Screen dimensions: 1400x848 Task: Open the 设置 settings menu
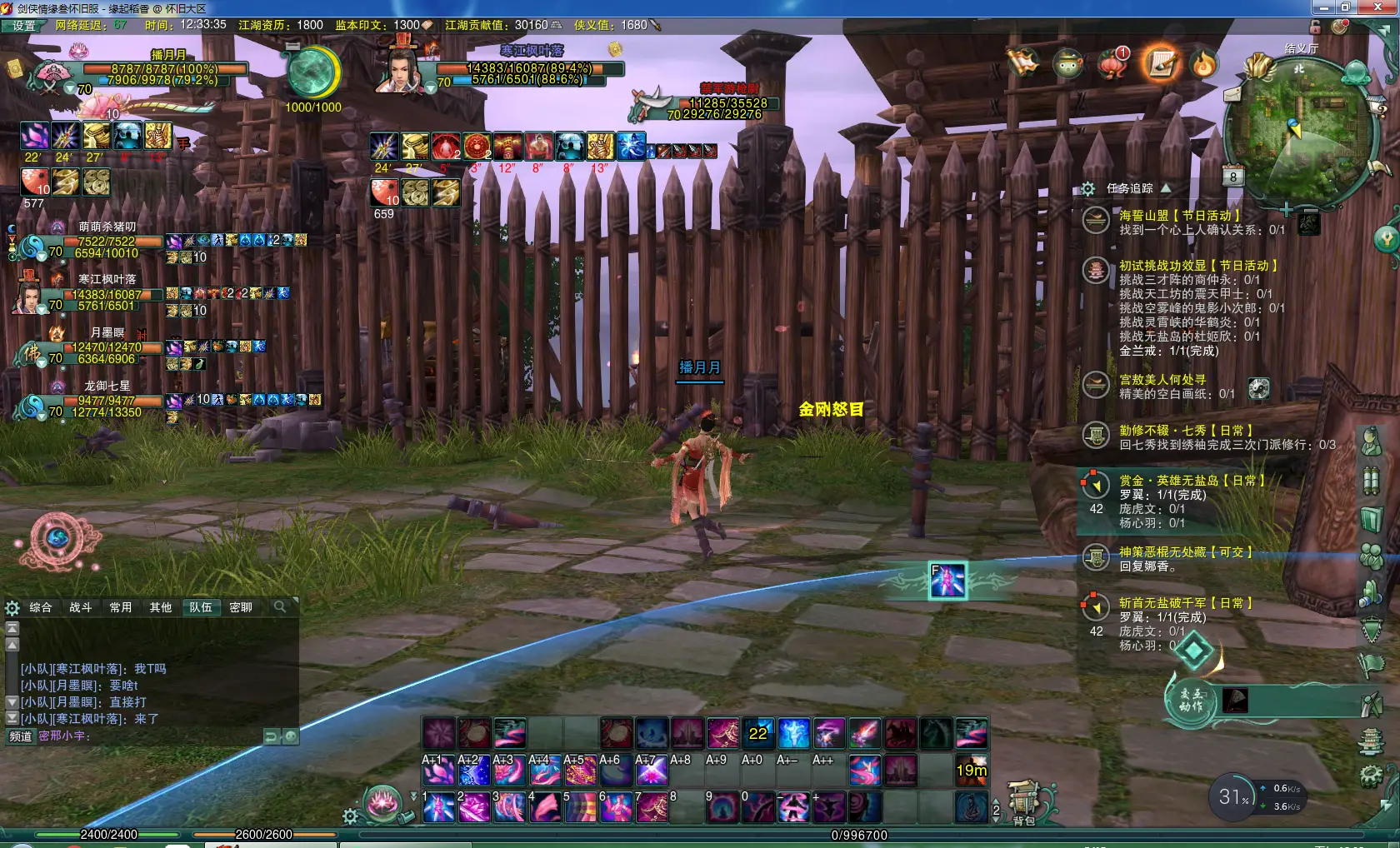pyautogui.click(x=23, y=26)
